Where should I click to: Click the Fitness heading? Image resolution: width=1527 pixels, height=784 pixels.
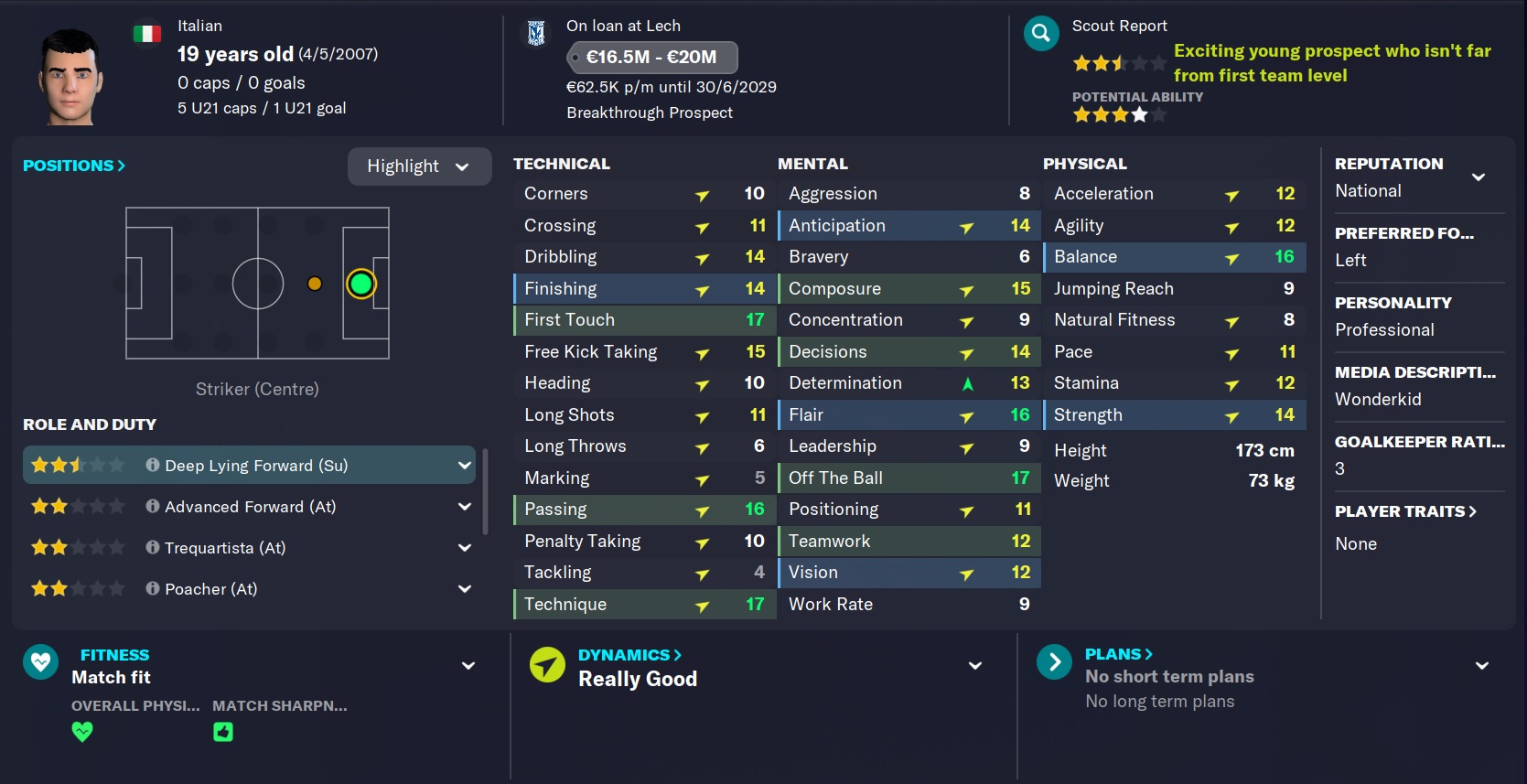(114, 655)
